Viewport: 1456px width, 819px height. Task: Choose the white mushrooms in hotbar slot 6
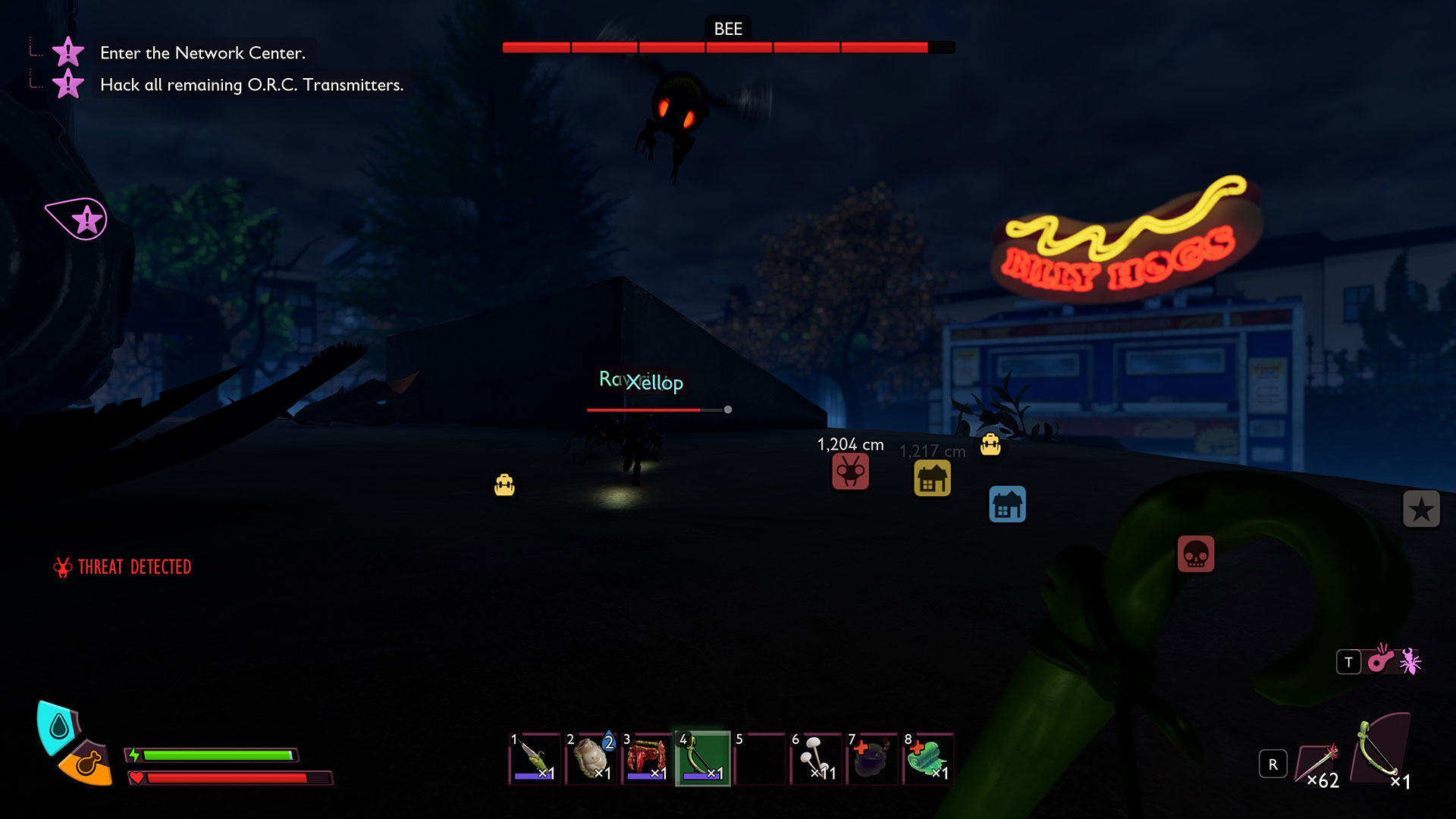click(x=816, y=758)
